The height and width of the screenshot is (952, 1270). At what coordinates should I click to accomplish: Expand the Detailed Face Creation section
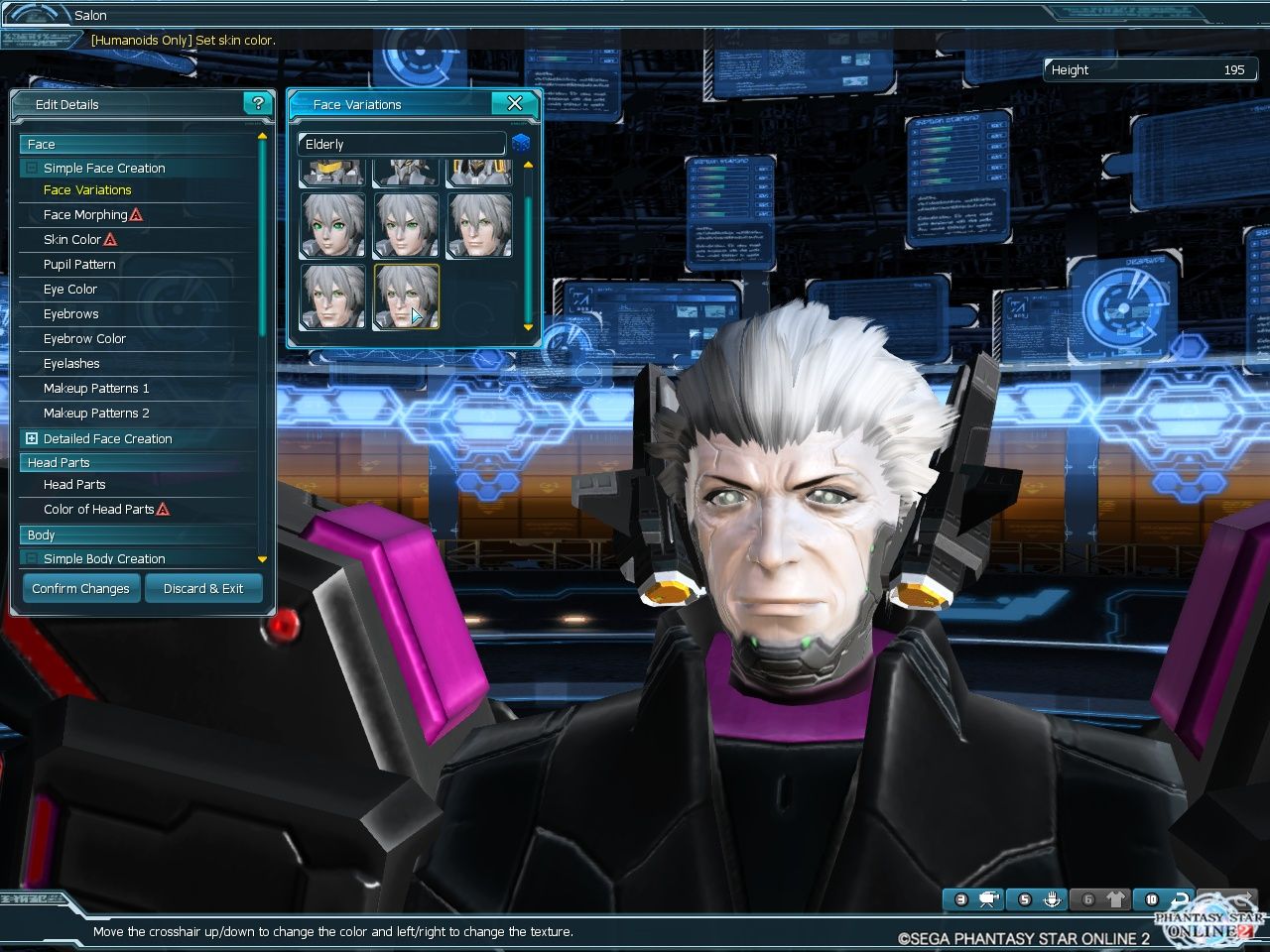click(x=33, y=438)
